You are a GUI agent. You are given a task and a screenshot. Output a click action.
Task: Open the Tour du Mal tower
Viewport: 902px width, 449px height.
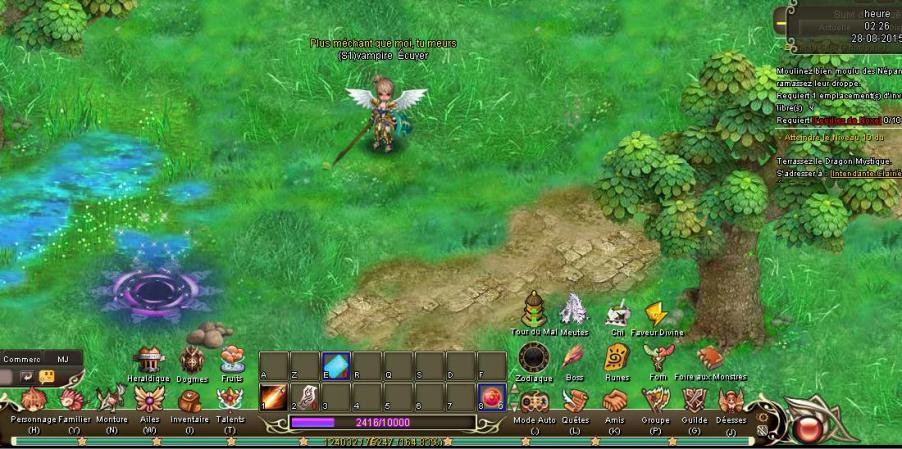533,310
